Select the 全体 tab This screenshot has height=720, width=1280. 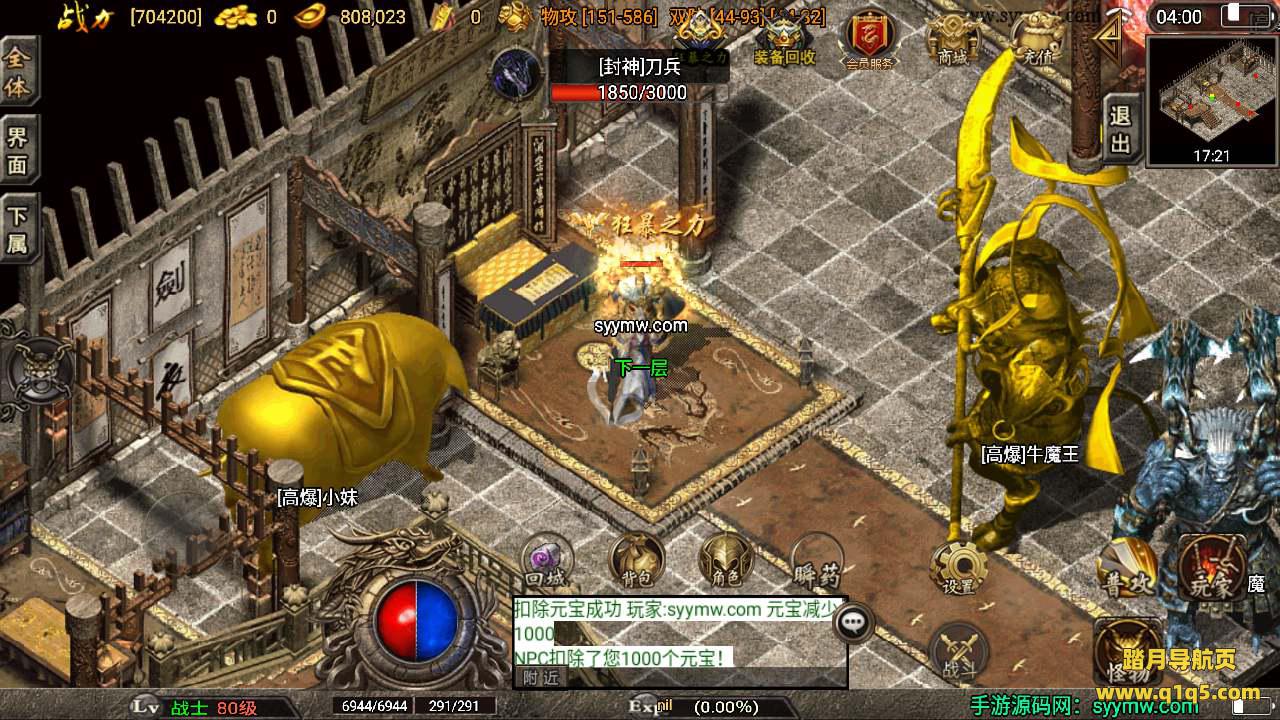(18, 73)
